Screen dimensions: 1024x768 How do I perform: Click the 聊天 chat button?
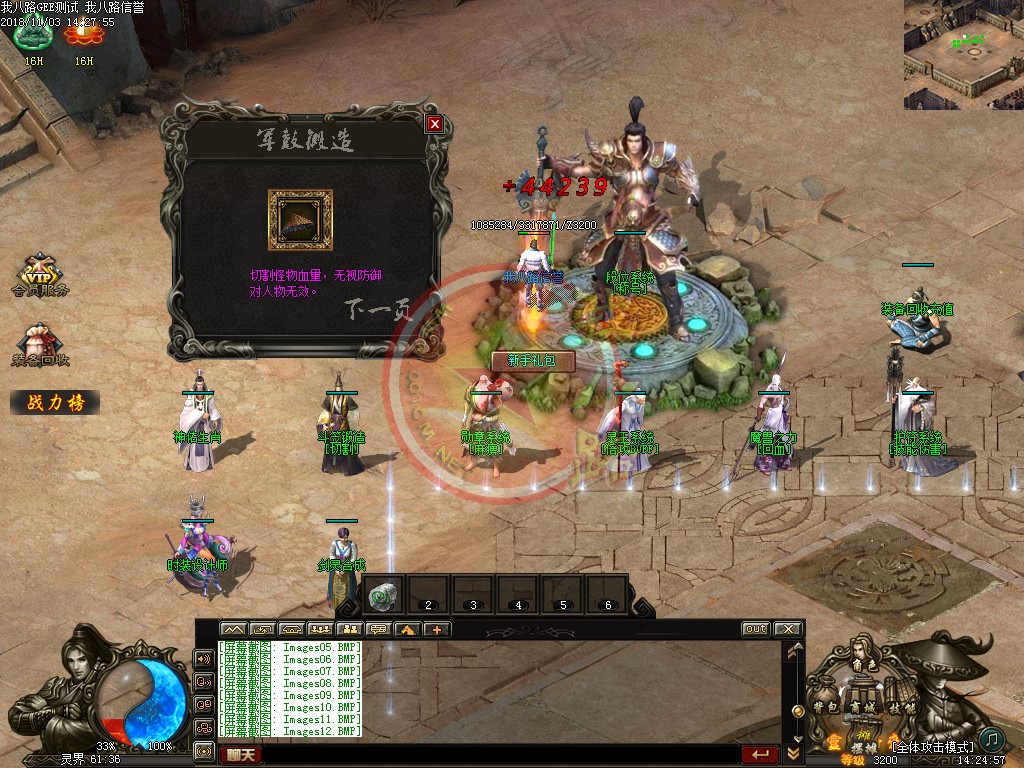click(240, 755)
